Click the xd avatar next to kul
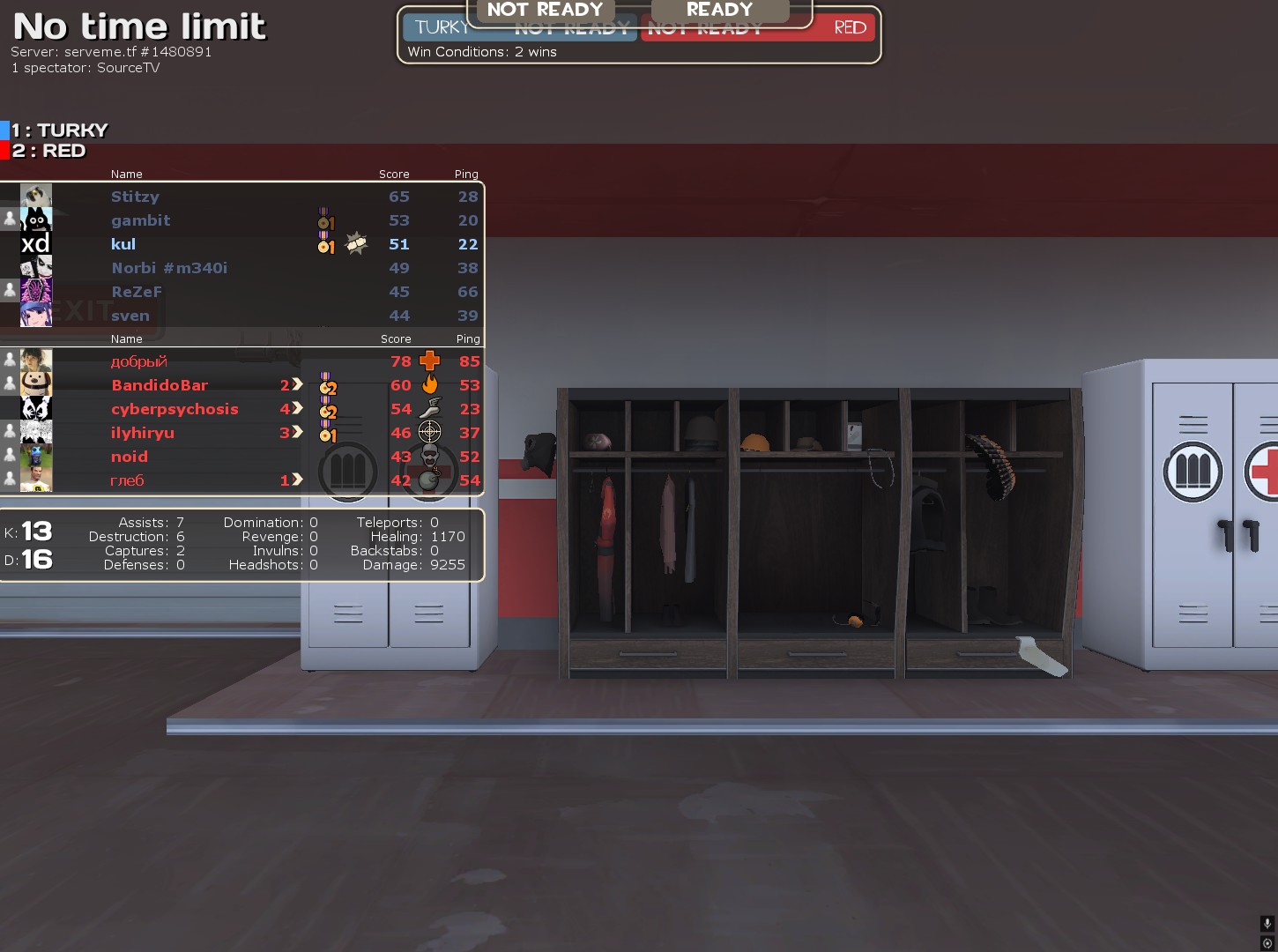The height and width of the screenshot is (952, 1278). [x=36, y=244]
